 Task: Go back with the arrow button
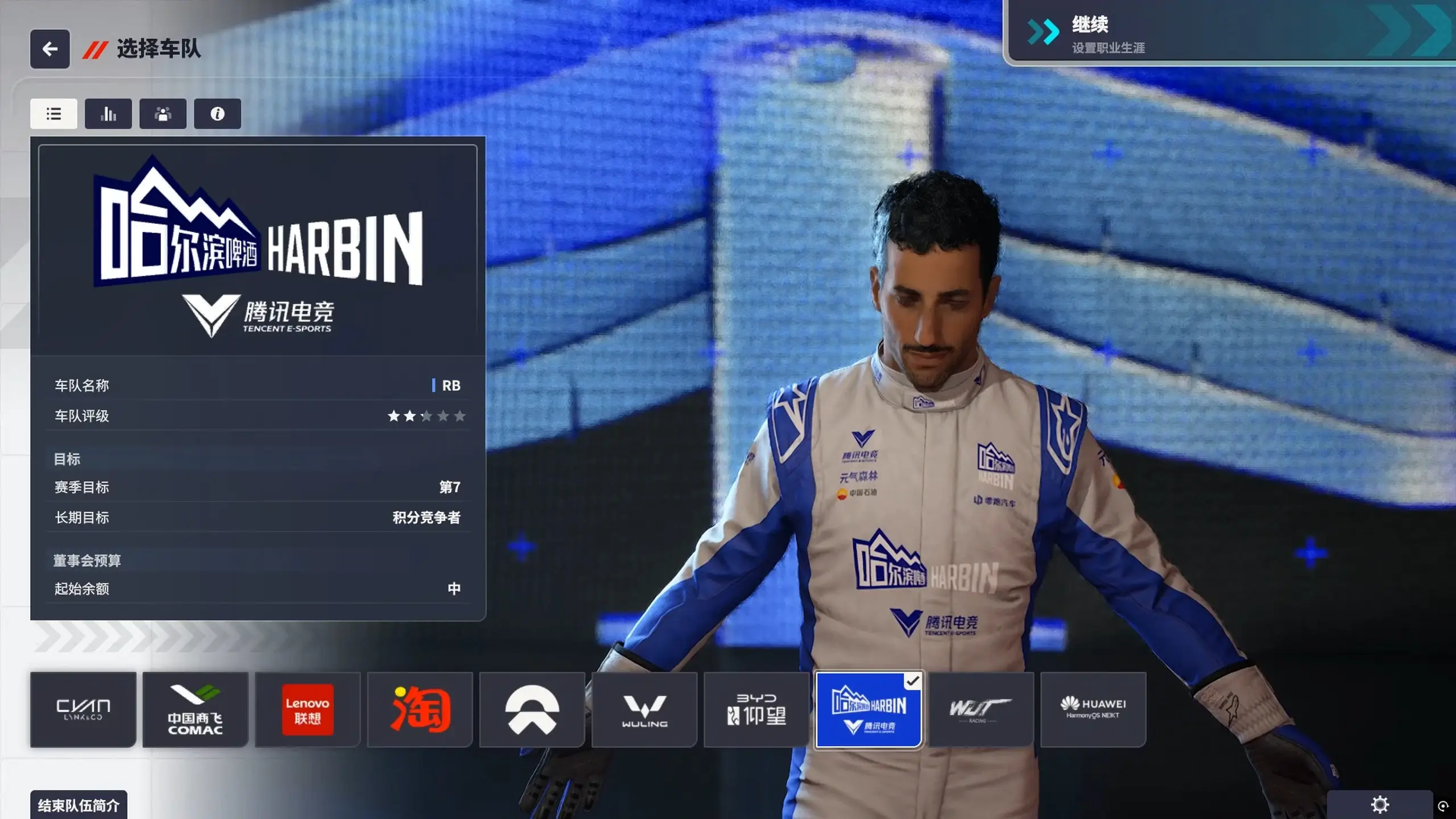point(50,49)
